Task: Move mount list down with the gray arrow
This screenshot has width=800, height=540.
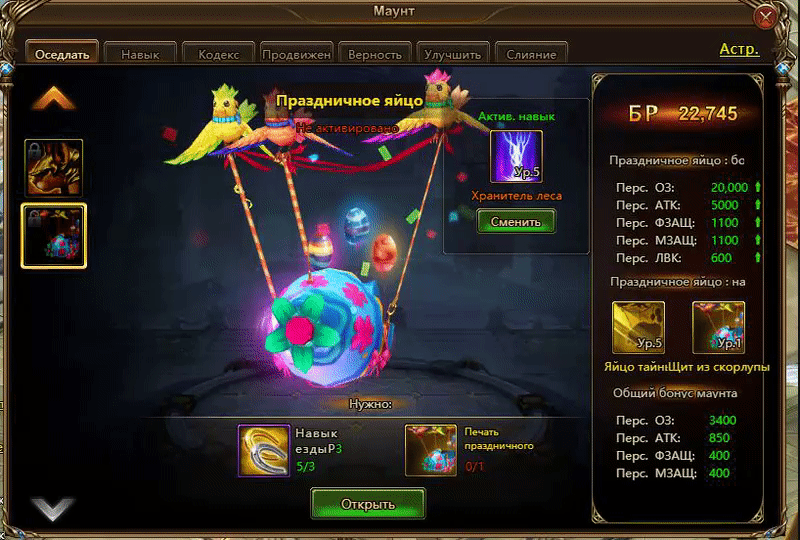Action: tap(53, 509)
